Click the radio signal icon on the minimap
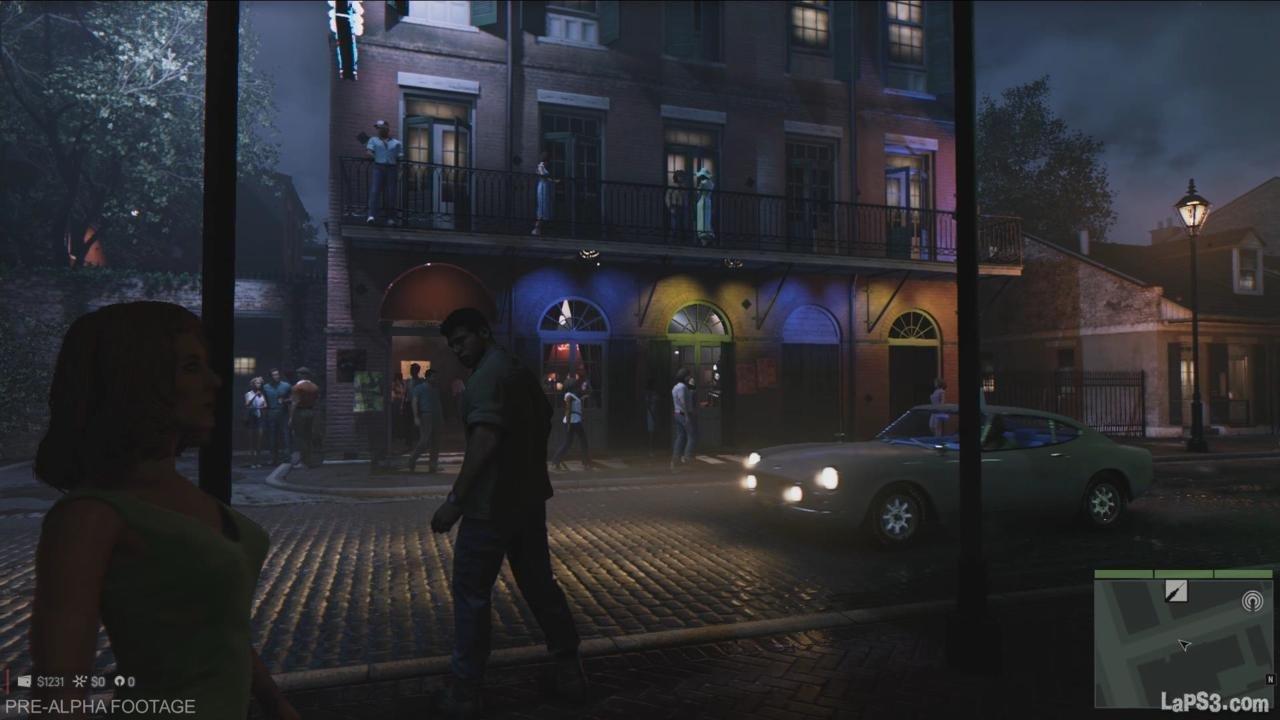Screen dimensions: 1280x720 point(1252,601)
